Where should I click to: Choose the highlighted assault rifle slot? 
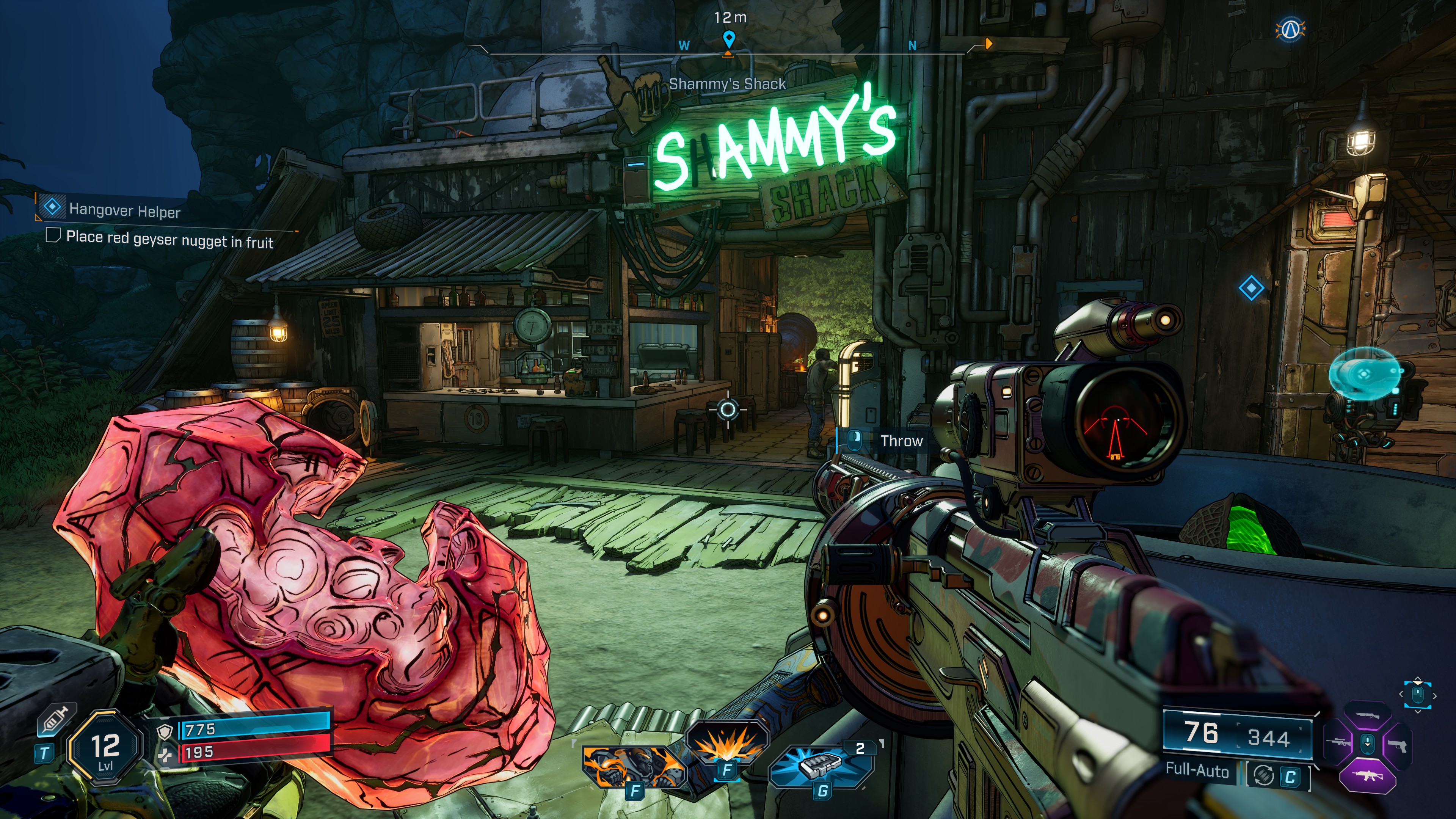click(x=1367, y=775)
